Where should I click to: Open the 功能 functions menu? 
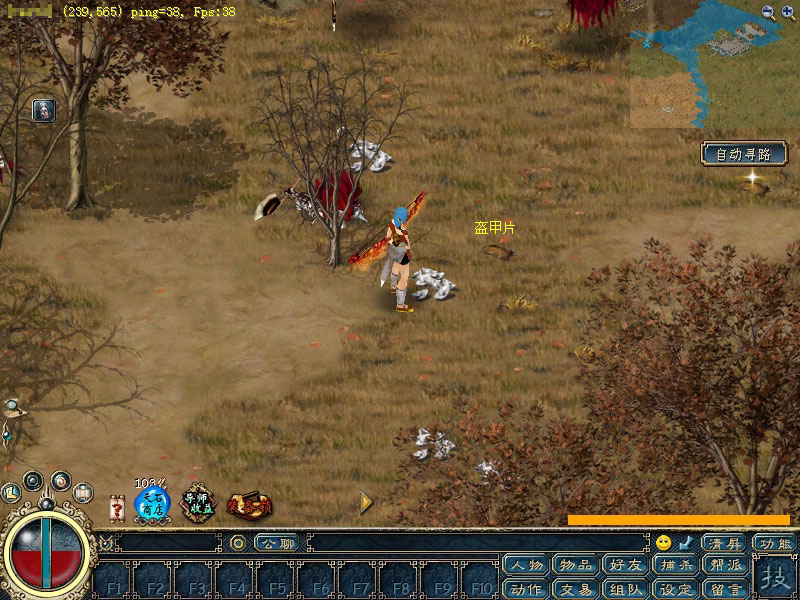(x=775, y=543)
